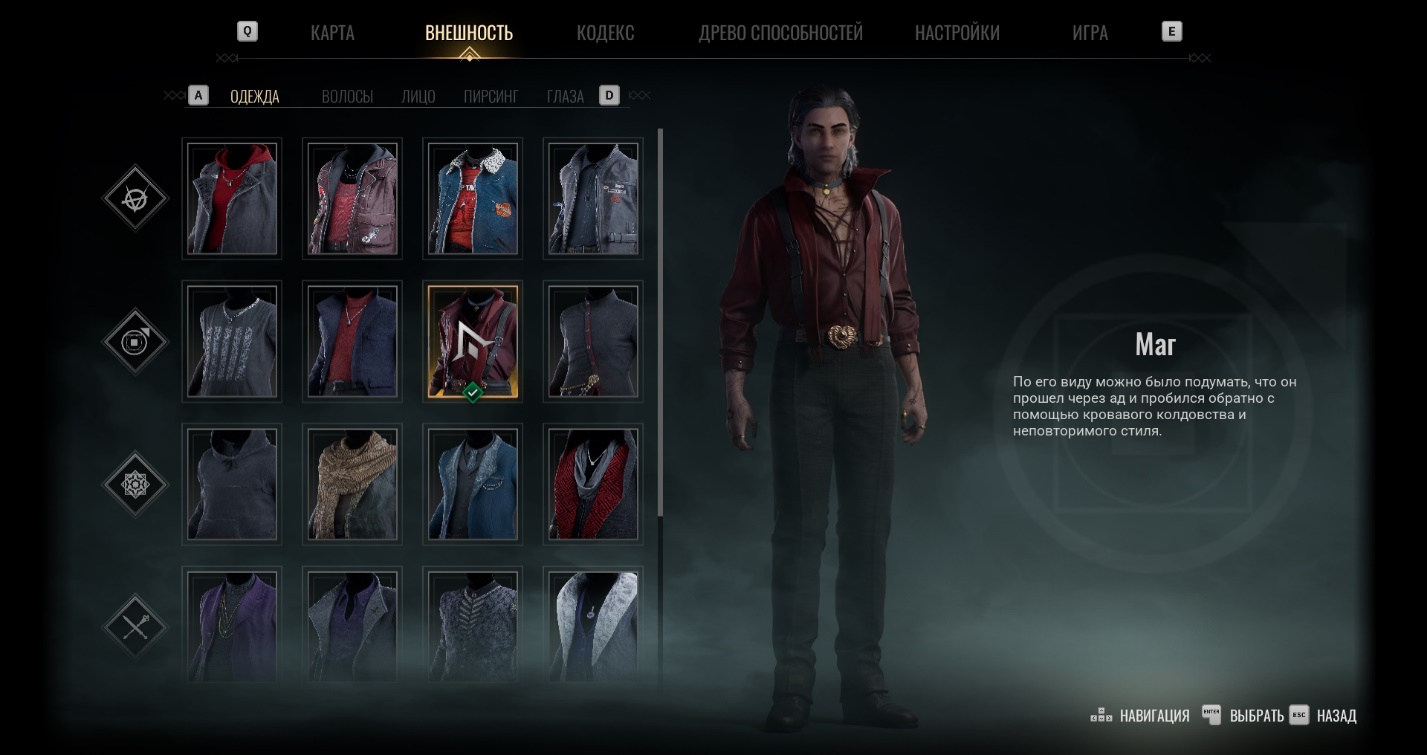Image resolution: width=1427 pixels, height=755 pixels.
Task: Select the grey coat with red hoodie outfit
Action: (232, 198)
